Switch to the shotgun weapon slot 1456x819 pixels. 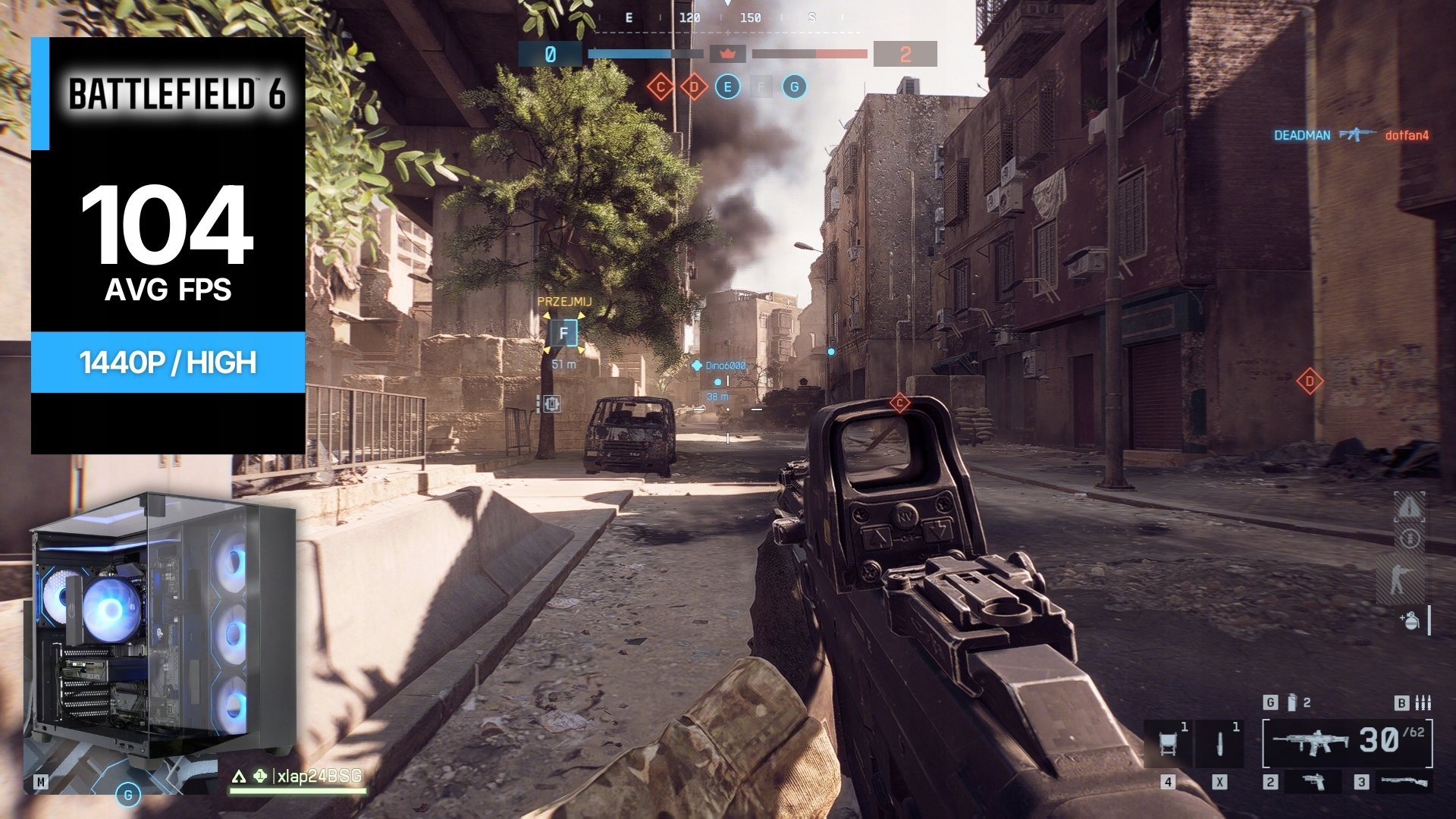pyautogui.click(x=1403, y=781)
